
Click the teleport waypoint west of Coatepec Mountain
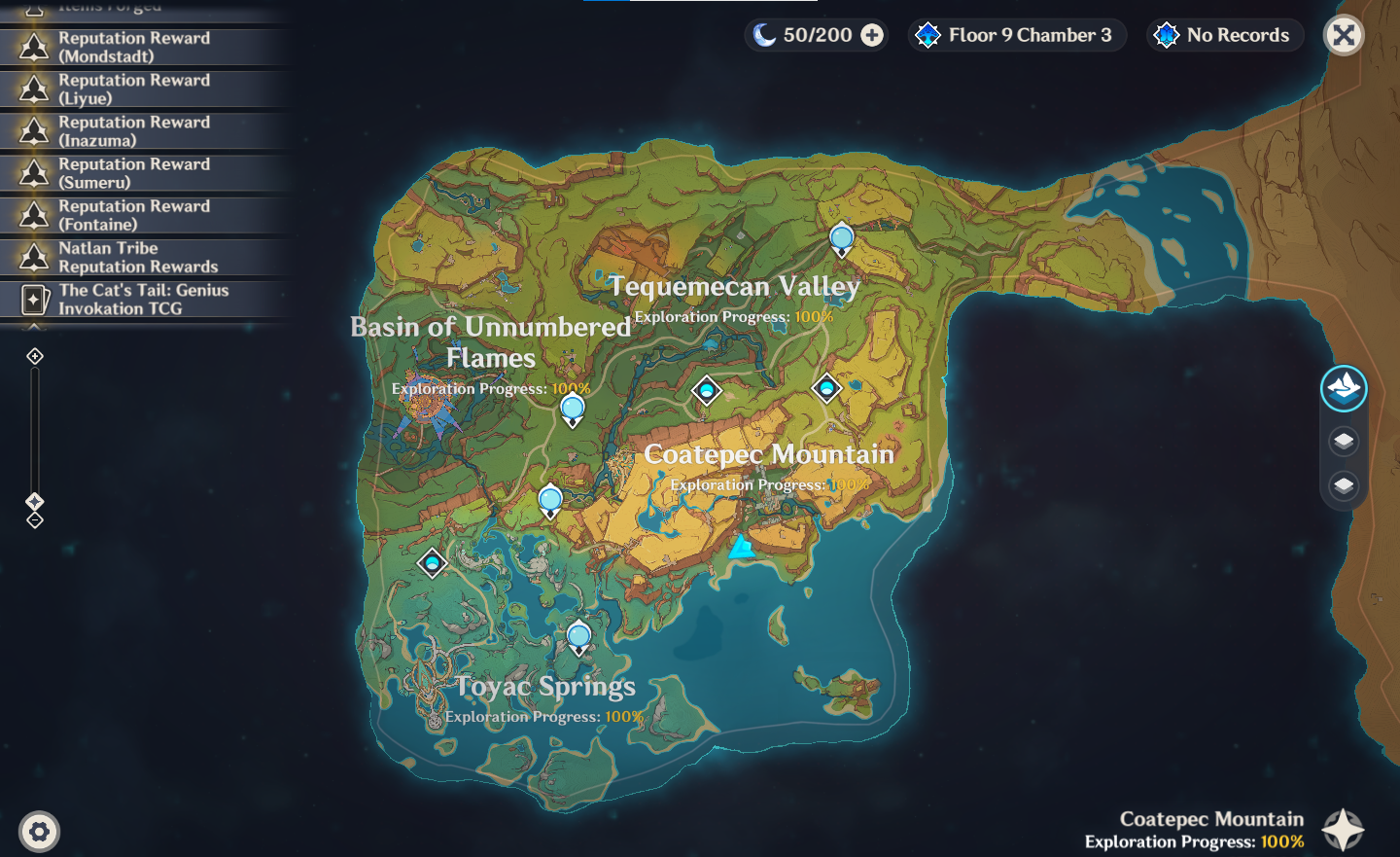550,498
